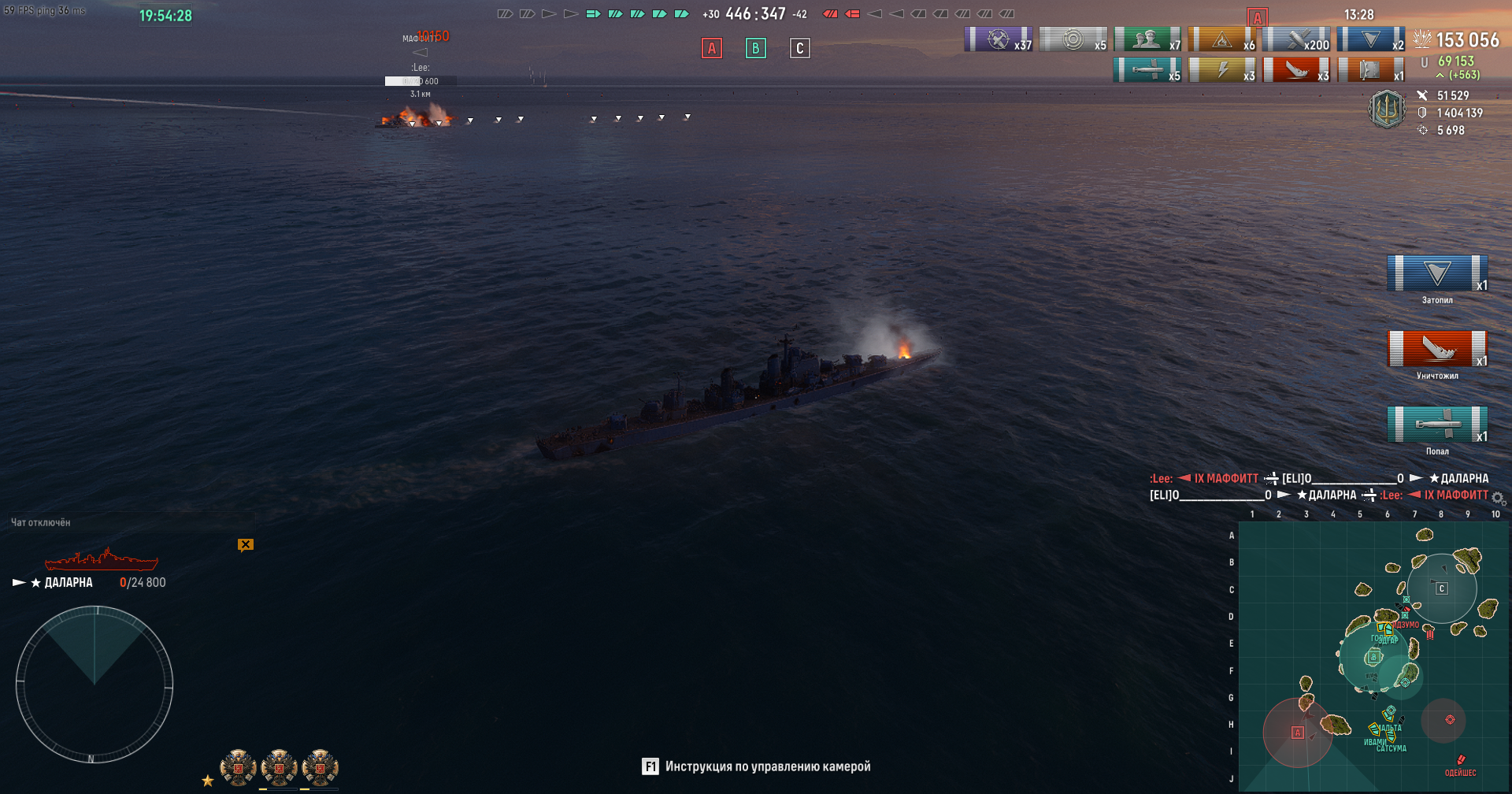Image resolution: width=1512 pixels, height=794 pixels.
Task: Click the ribbon labeled Затопил
Action: tap(1437, 273)
